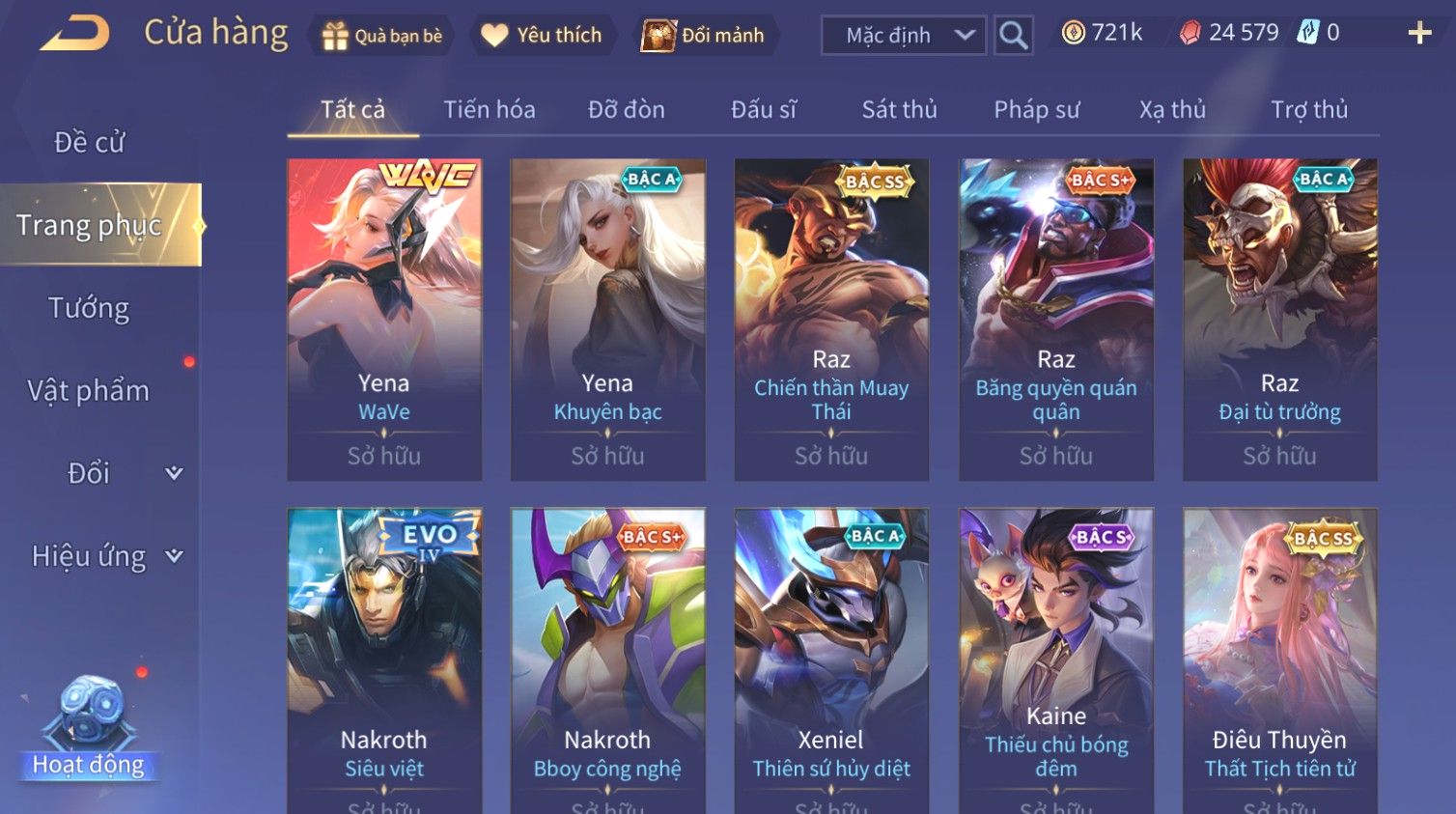Screen dimensions: 1456x814
Task: Open the Quà bạn bè gift menu
Action: pos(382,36)
